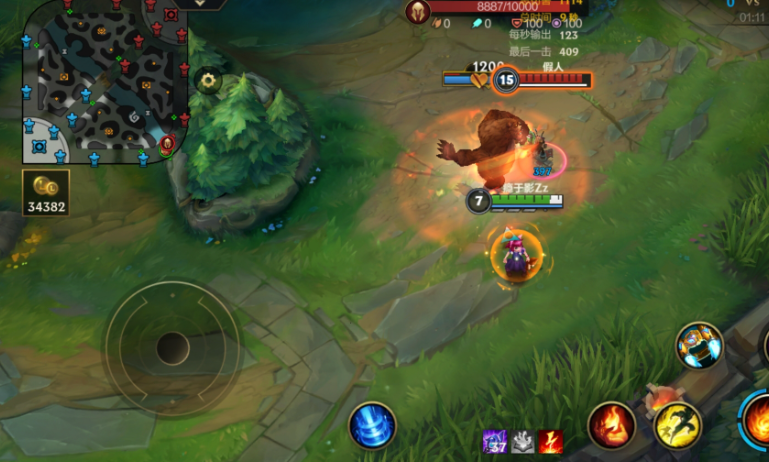Select the red lightning bolt buff icon

(x=550, y=441)
